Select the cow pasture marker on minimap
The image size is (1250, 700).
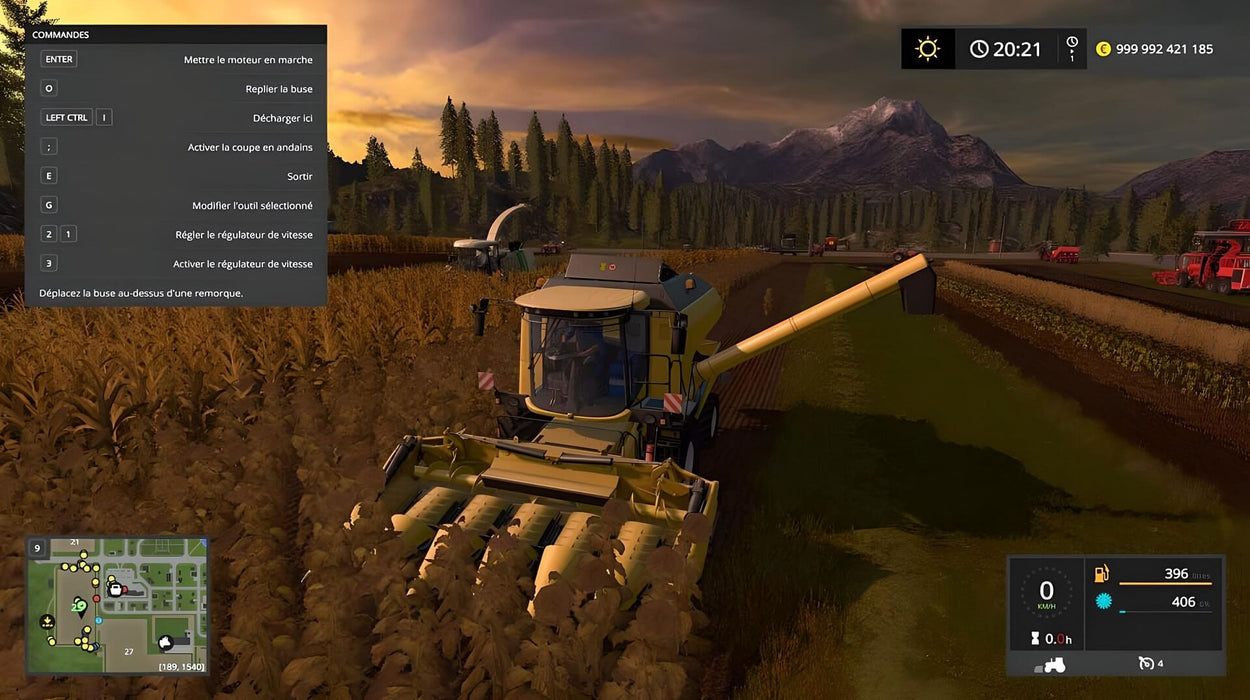167,641
